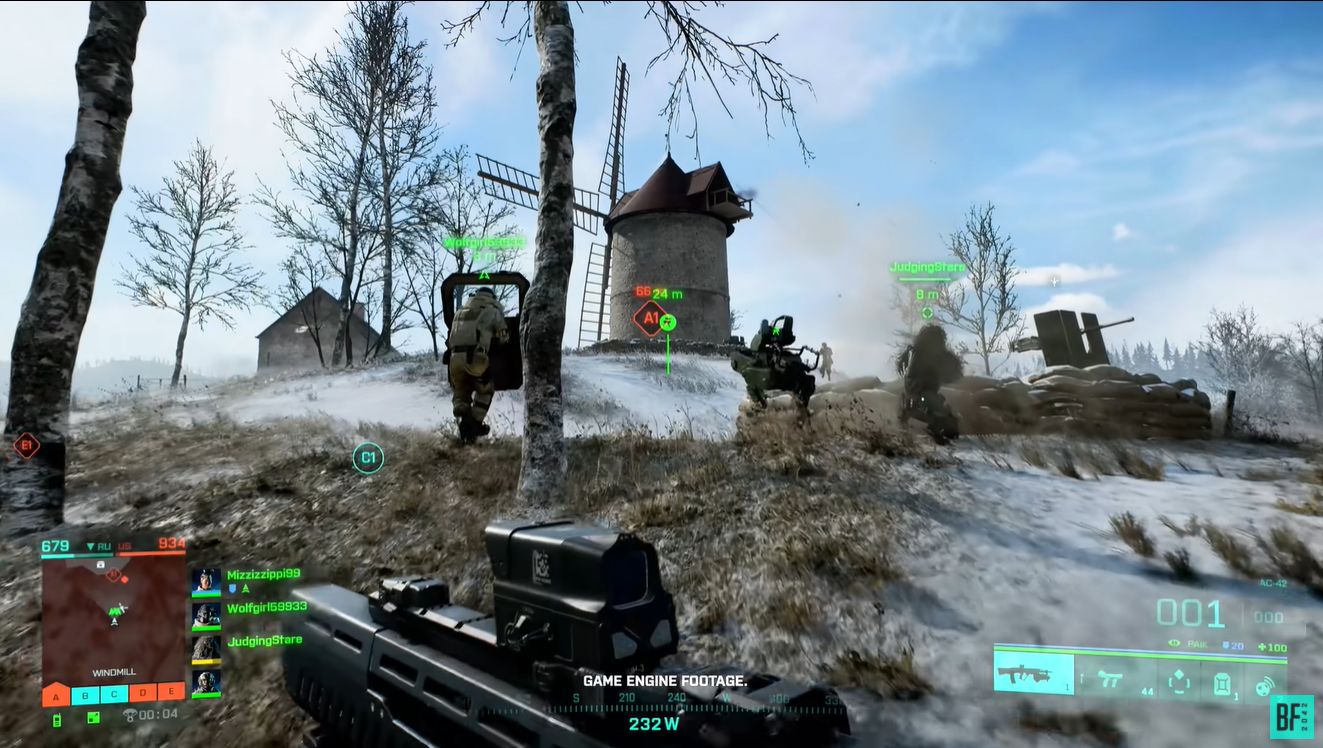Screen dimensions: 1323x748
Task: Select capture point B flag indicator
Action: (x=85, y=693)
